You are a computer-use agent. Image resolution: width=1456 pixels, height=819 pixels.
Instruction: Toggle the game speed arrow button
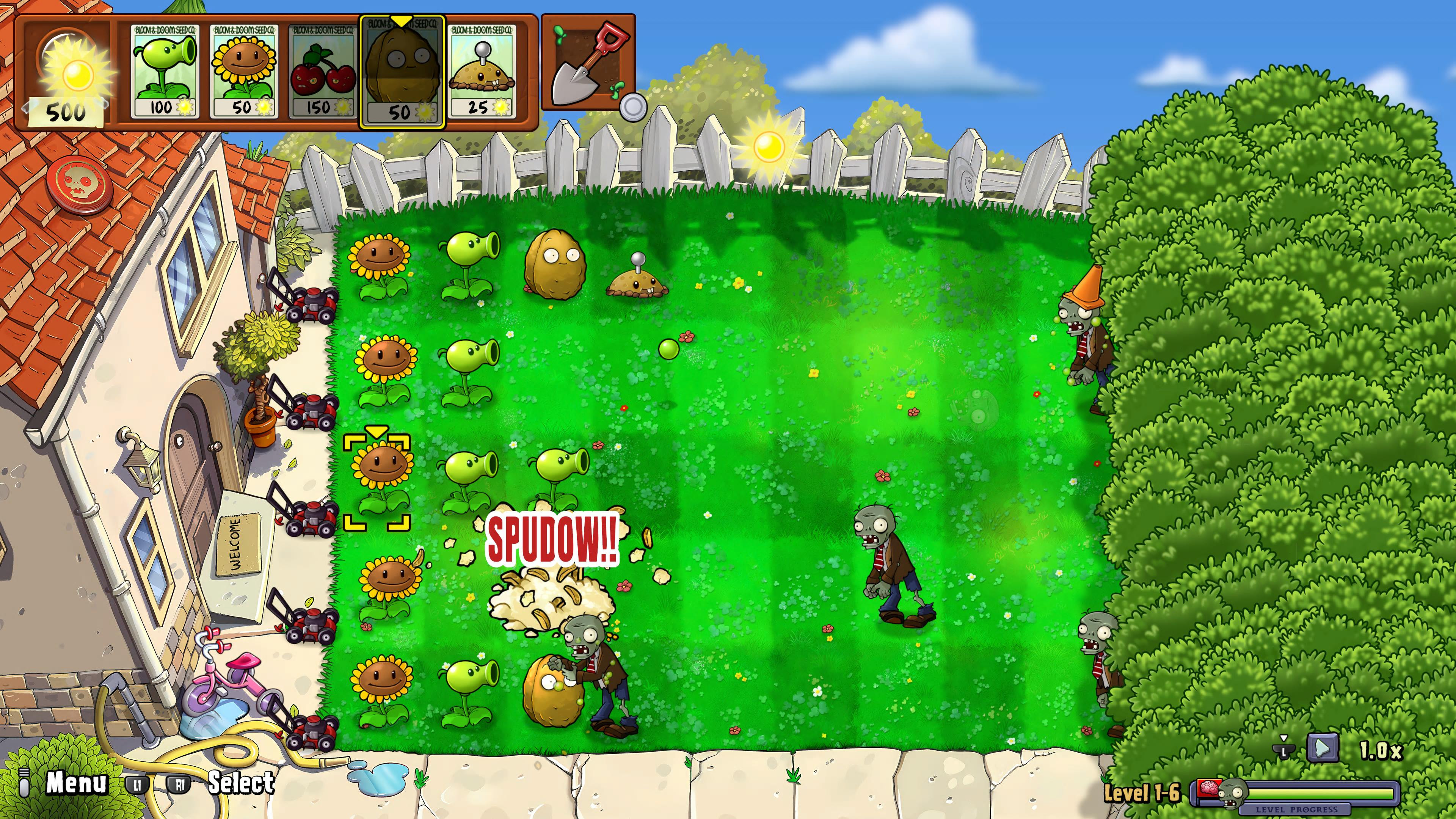[x=1322, y=749]
